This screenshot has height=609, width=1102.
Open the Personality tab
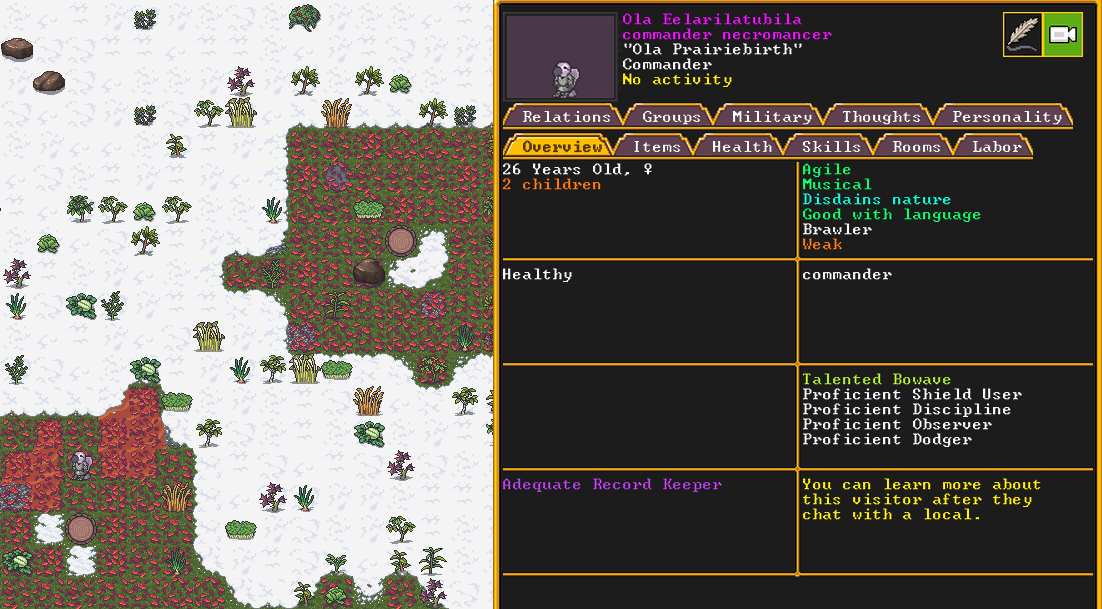click(1006, 117)
